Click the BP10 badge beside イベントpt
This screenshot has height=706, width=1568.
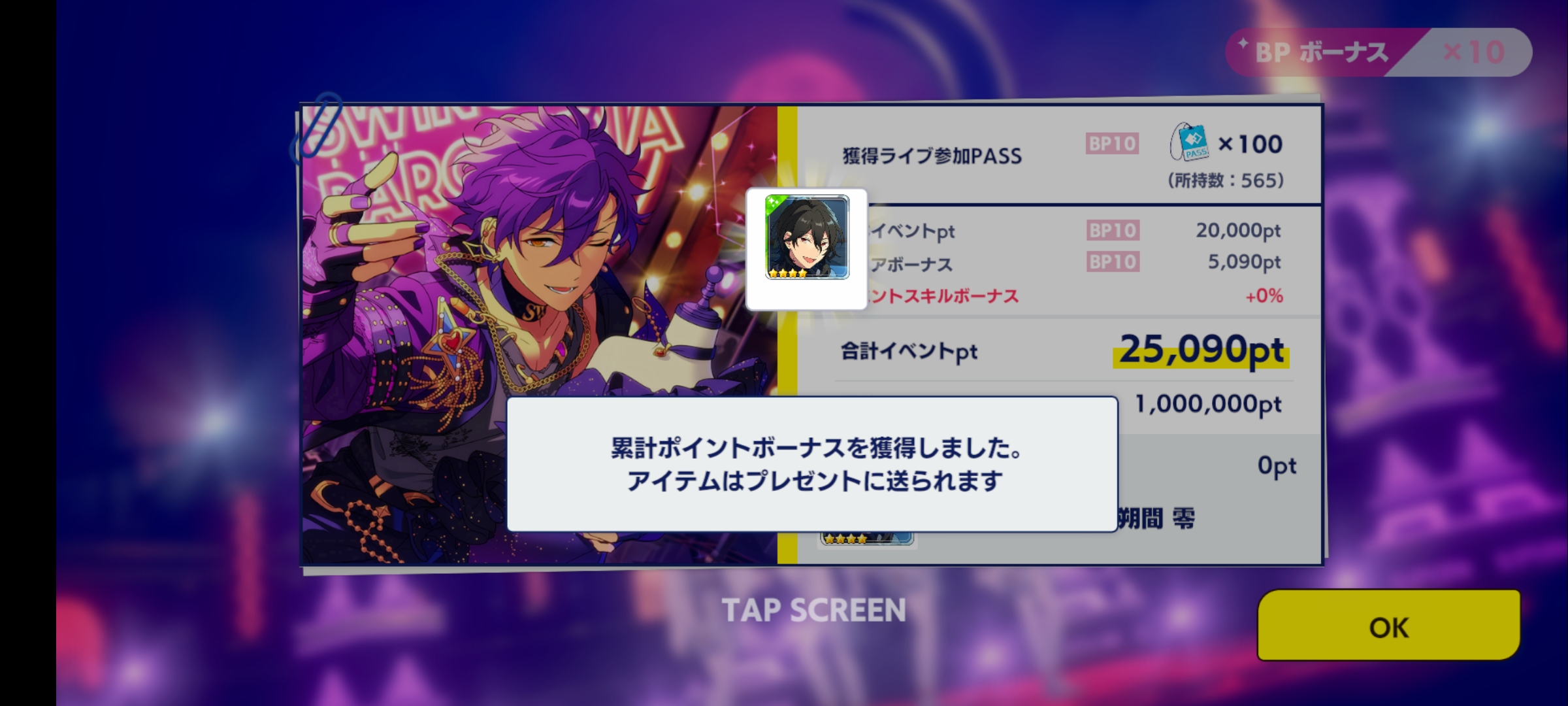(1113, 231)
